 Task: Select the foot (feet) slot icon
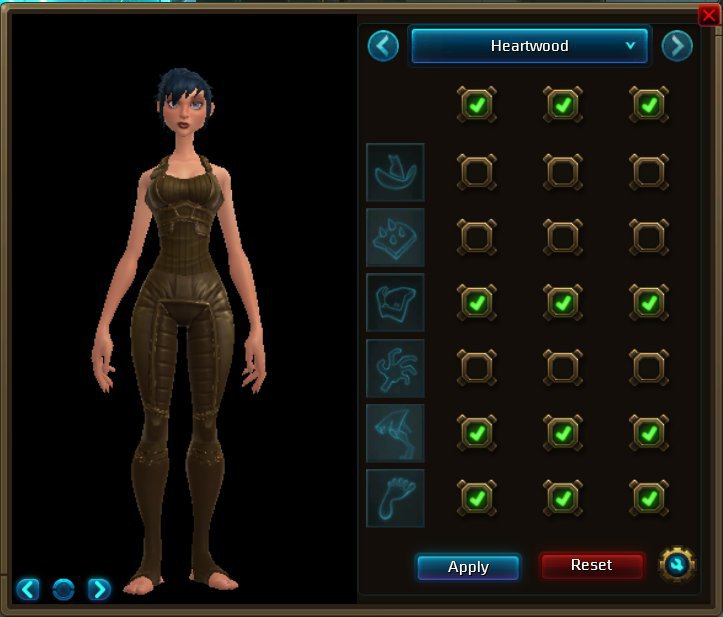[x=395, y=497]
